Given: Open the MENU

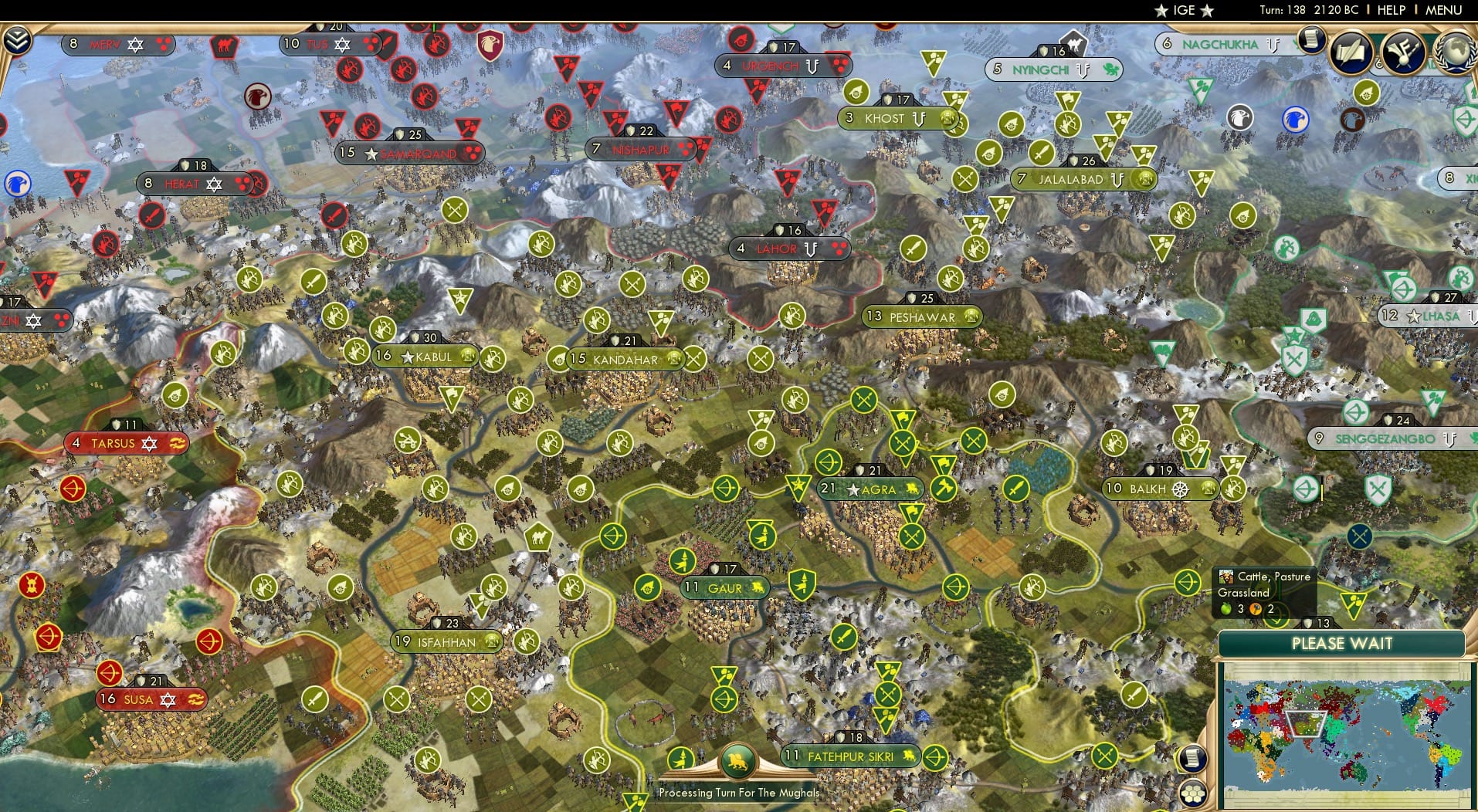Looking at the screenshot, I should pos(1444,10).
